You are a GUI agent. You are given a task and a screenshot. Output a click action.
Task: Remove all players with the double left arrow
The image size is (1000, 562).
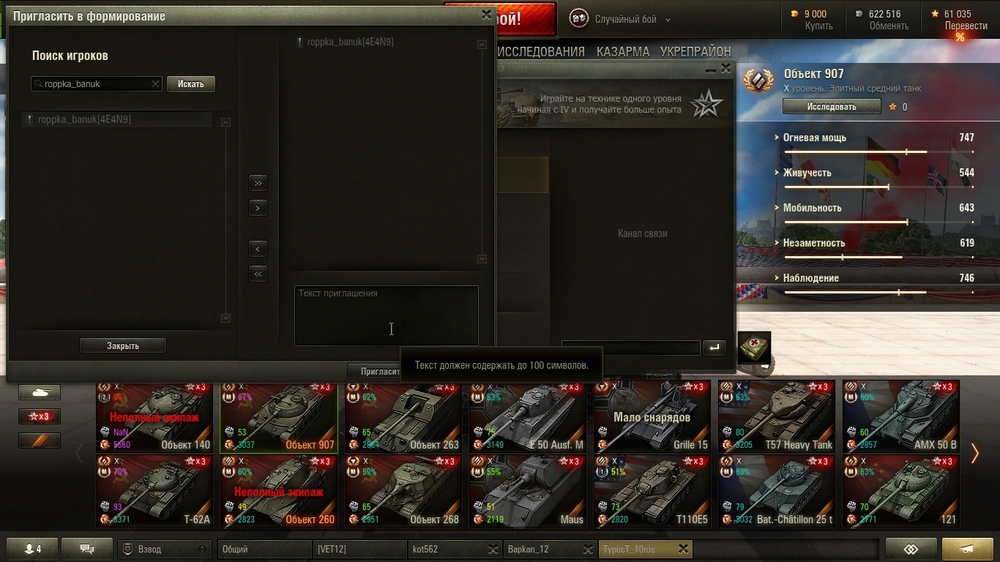coord(258,273)
